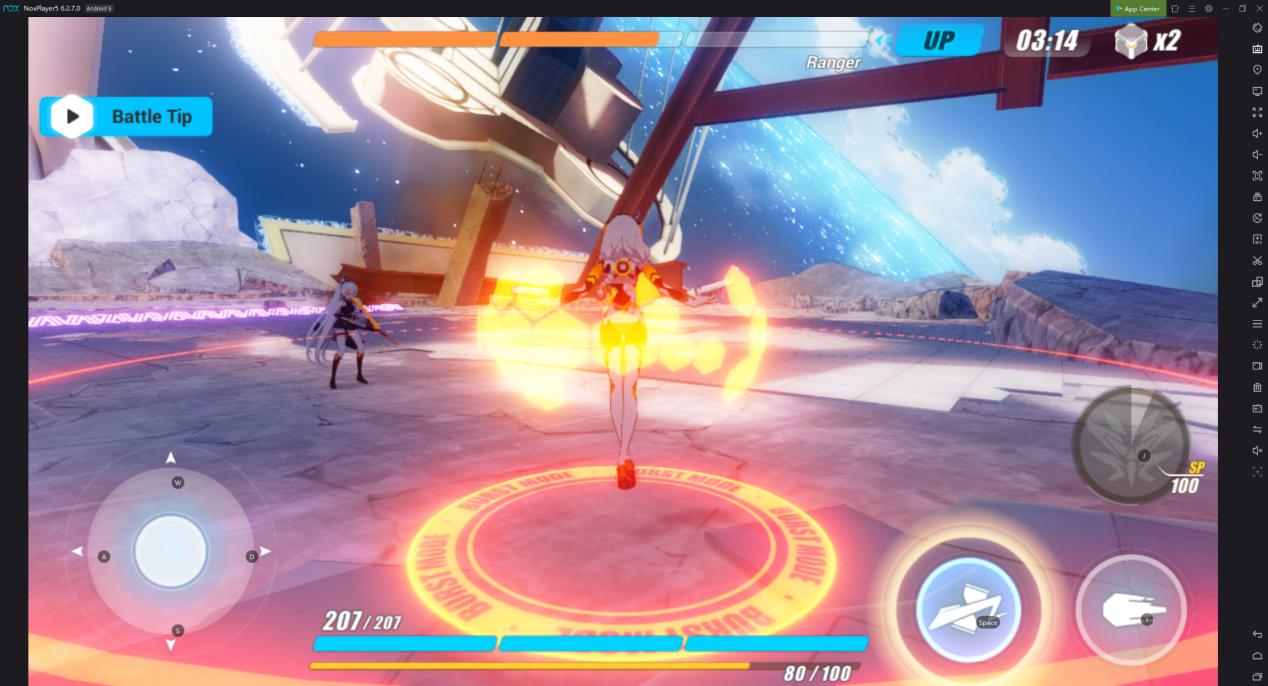Tap the joystick's left arrow

pos(77,552)
